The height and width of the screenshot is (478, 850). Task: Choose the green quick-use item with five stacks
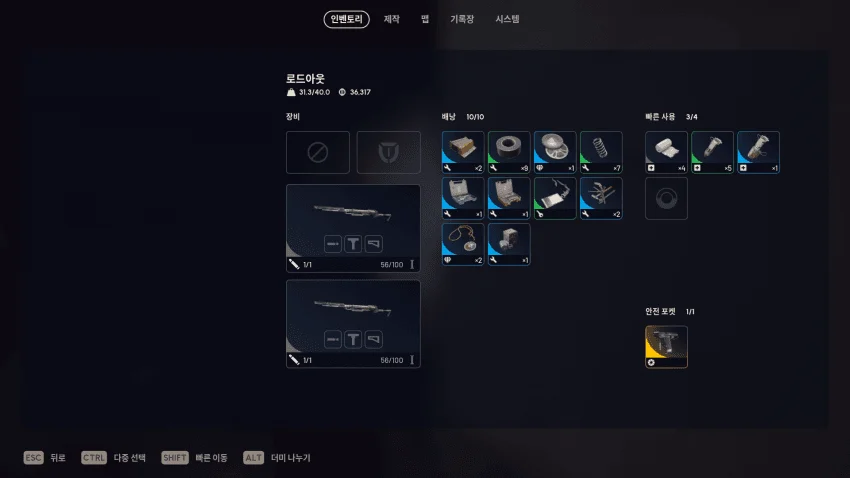(x=712, y=152)
